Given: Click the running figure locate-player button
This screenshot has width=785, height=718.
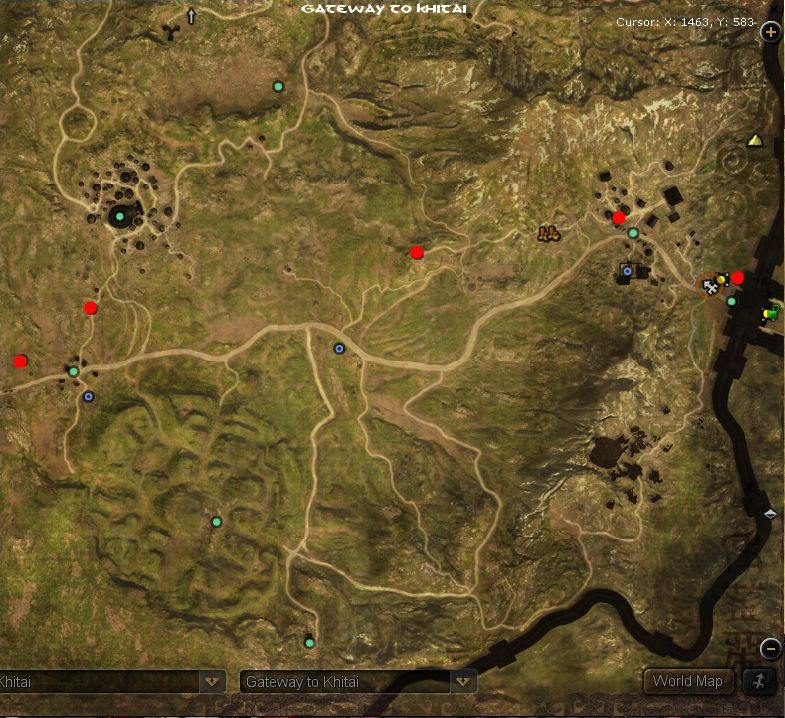Looking at the screenshot, I should (x=758, y=681).
